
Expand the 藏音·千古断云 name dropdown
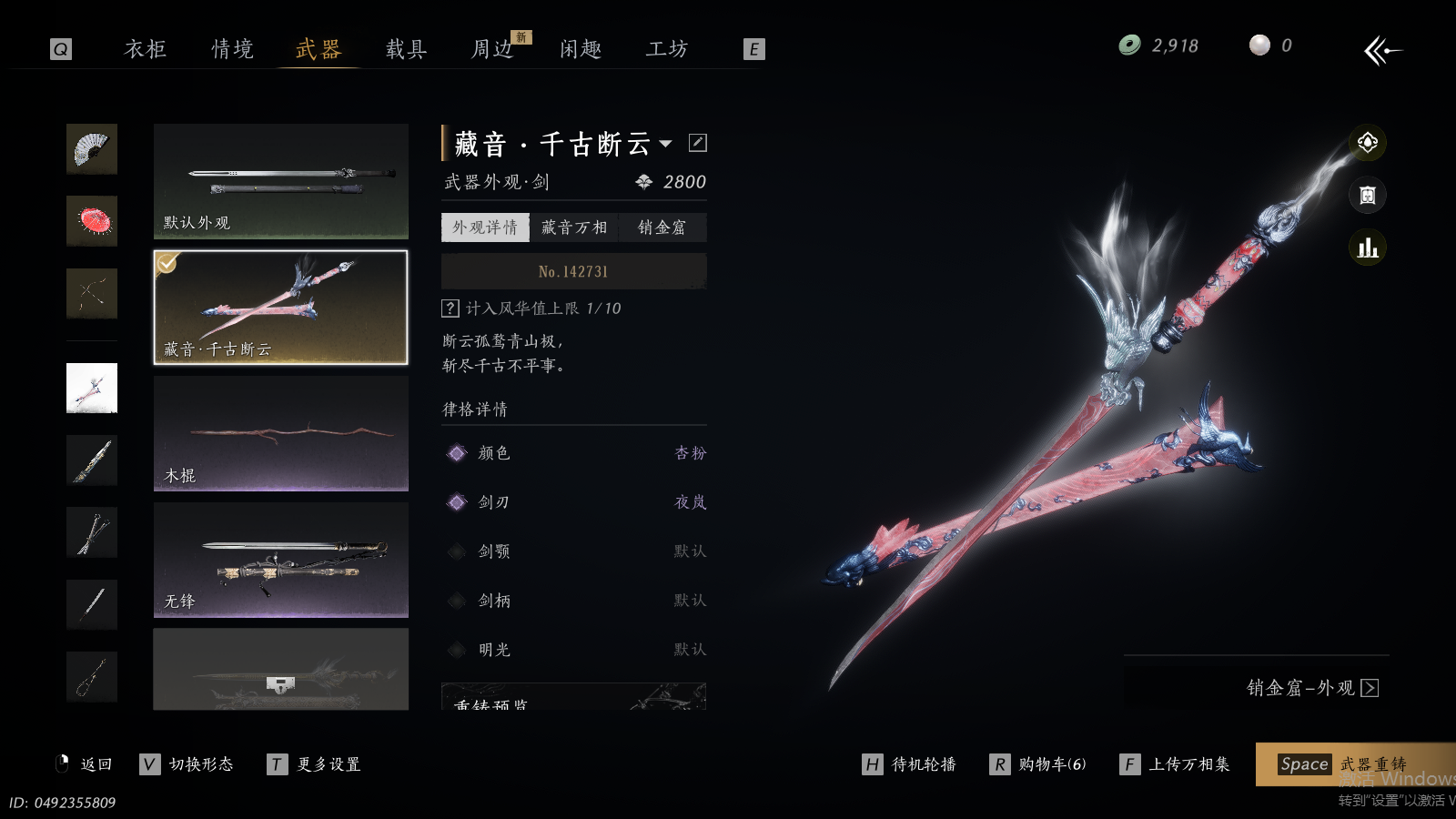coord(666,144)
